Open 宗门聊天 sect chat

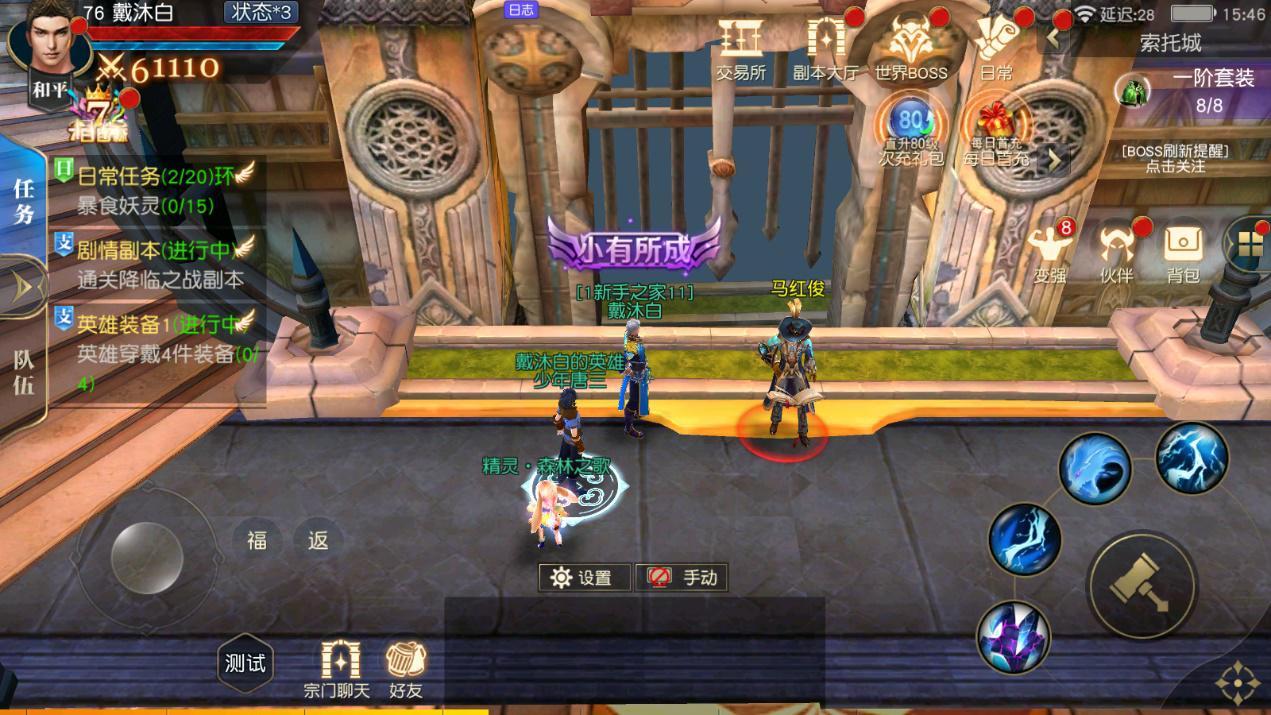(338, 669)
